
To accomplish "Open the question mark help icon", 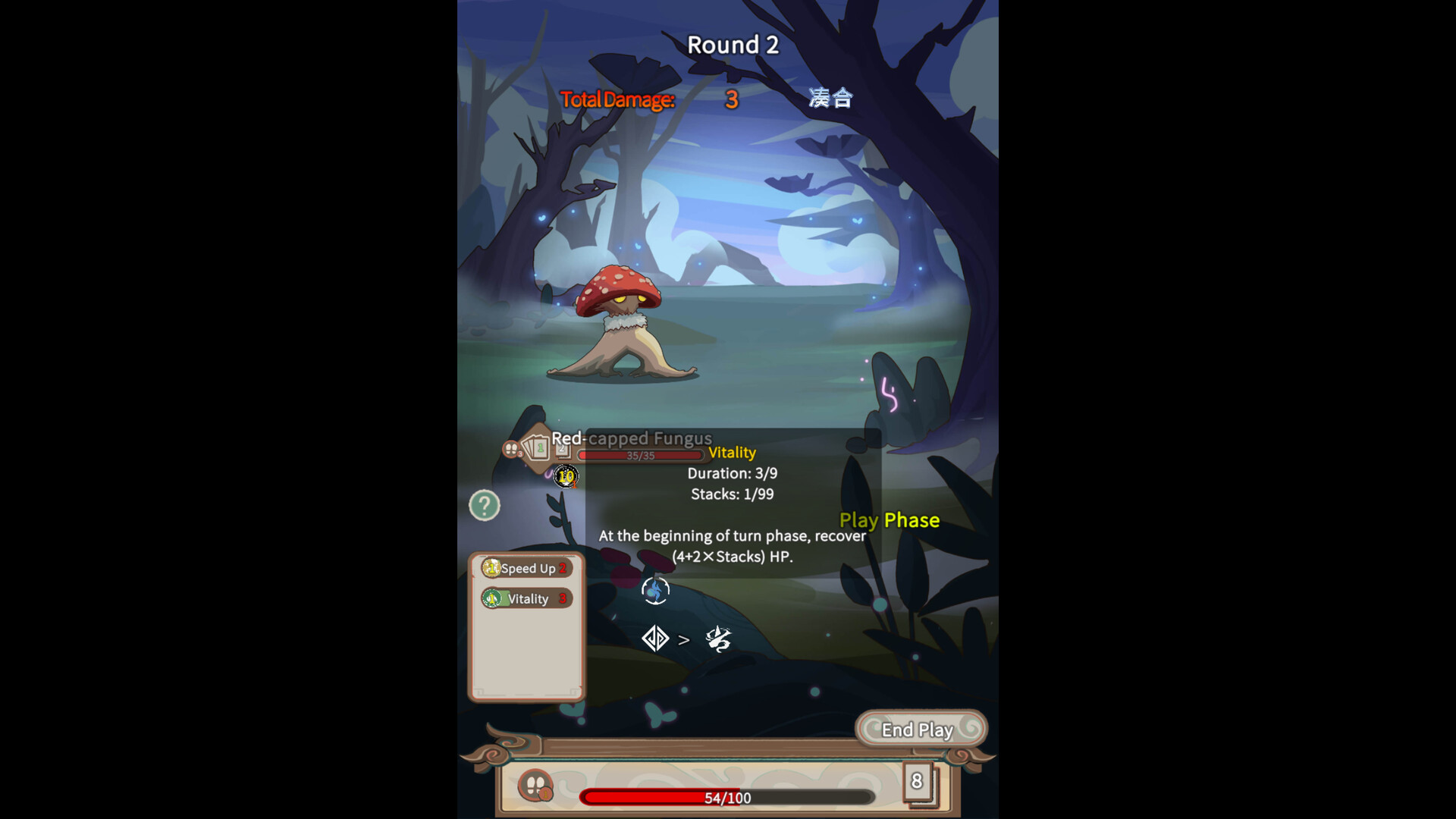I will point(485,504).
